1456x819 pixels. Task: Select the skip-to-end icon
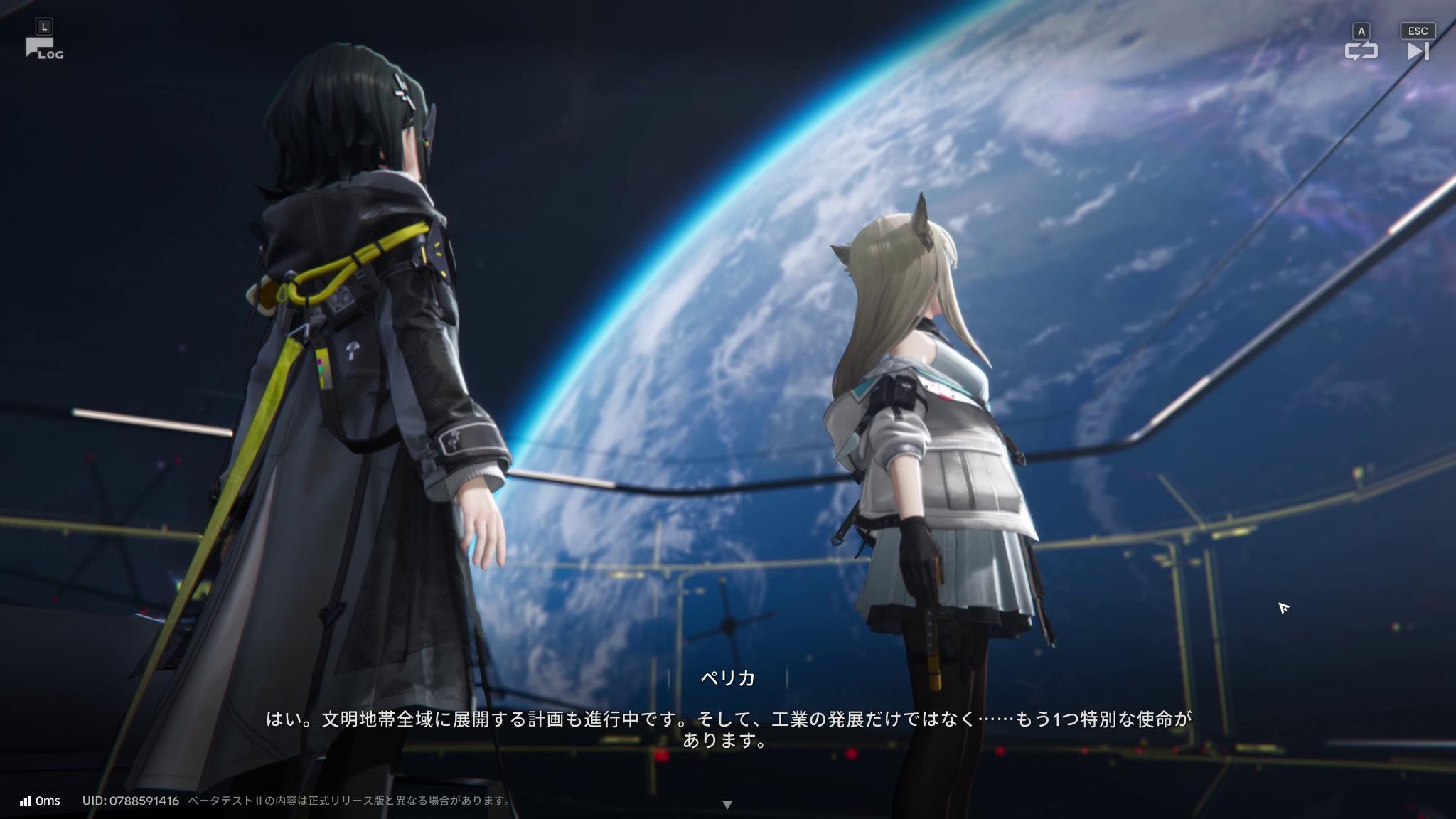(1418, 50)
